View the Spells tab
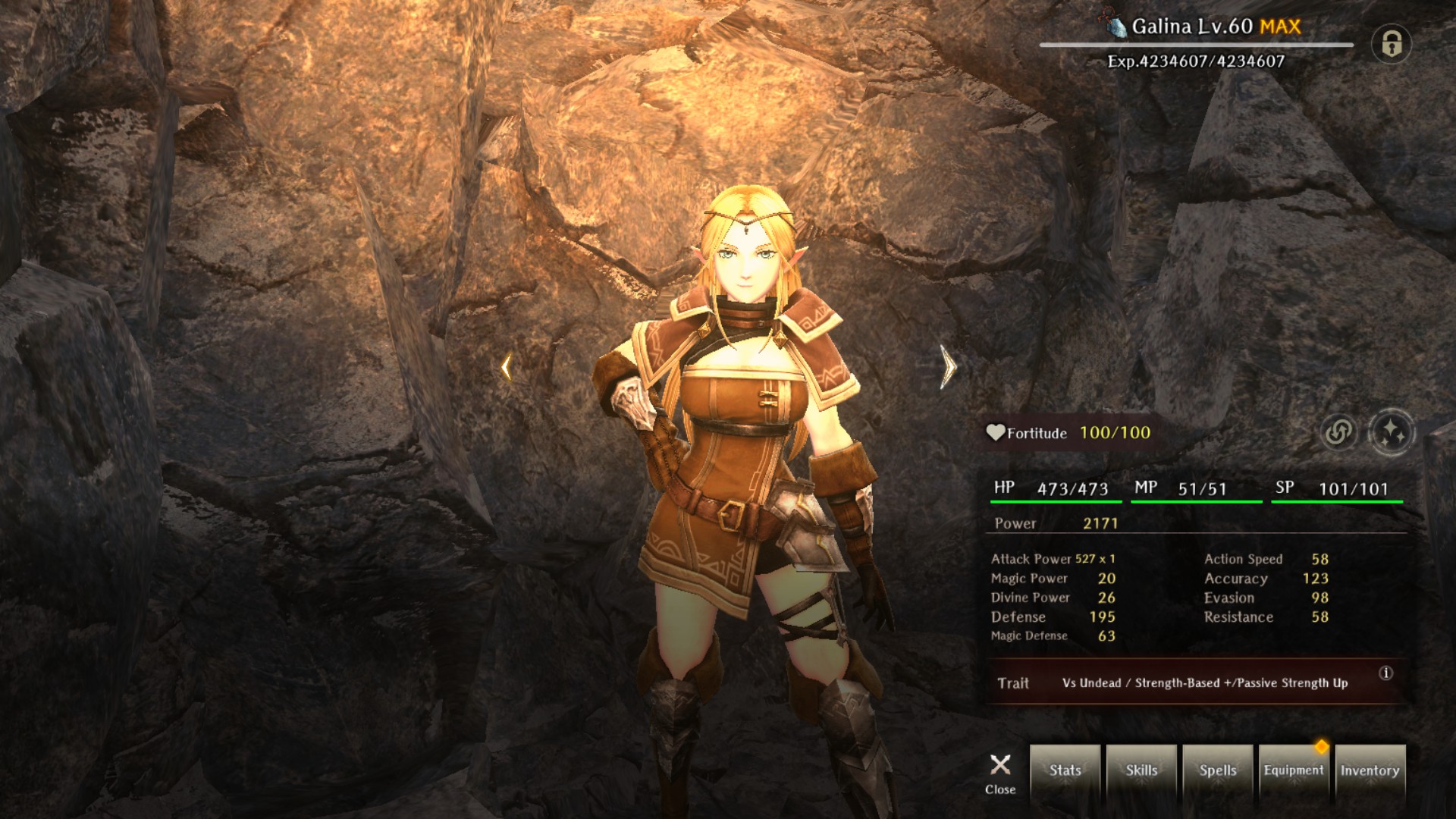The height and width of the screenshot is (819, 1456). coord(1218,770)
